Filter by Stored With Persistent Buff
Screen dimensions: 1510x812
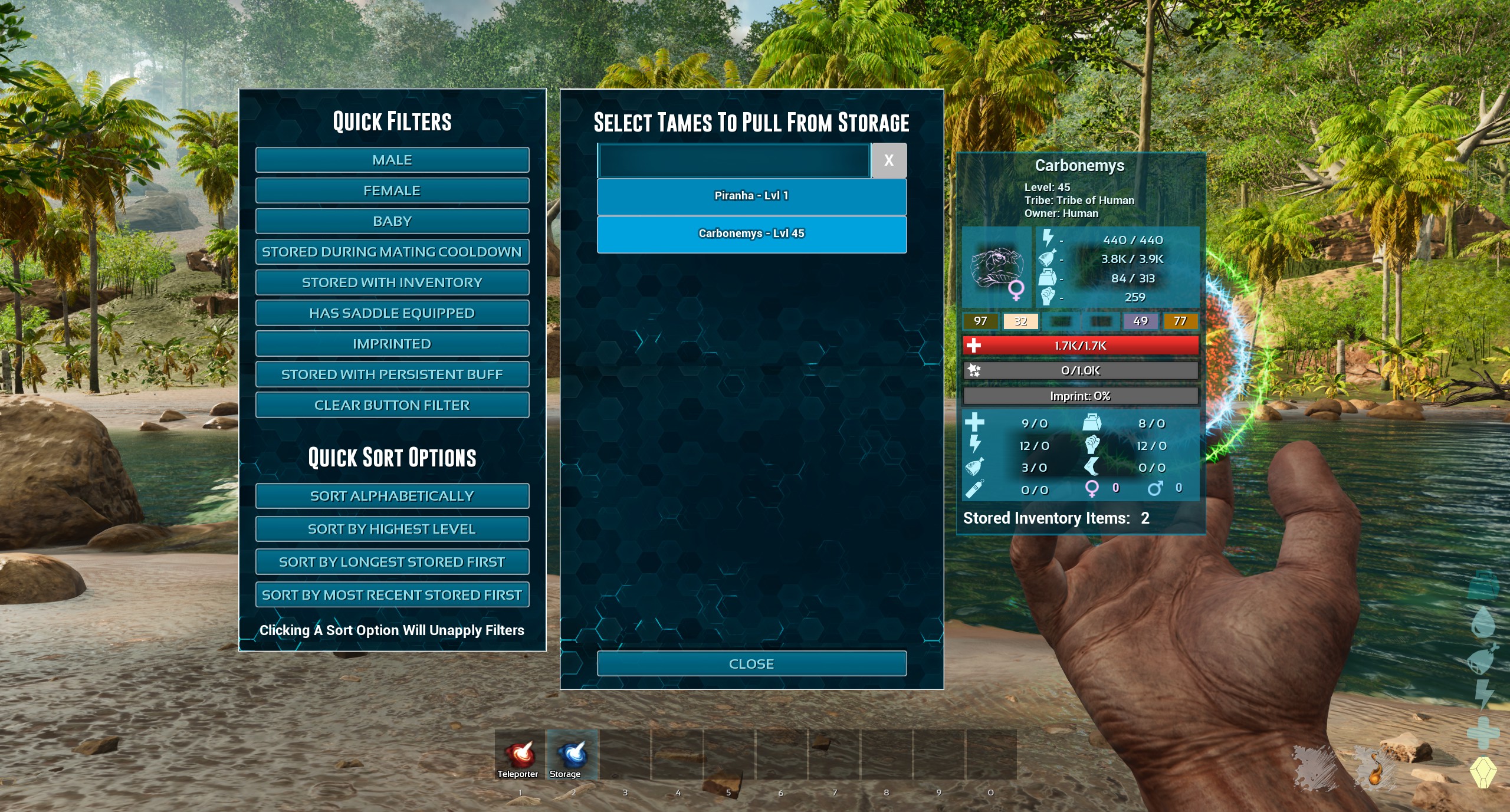(x=392, y=374)
